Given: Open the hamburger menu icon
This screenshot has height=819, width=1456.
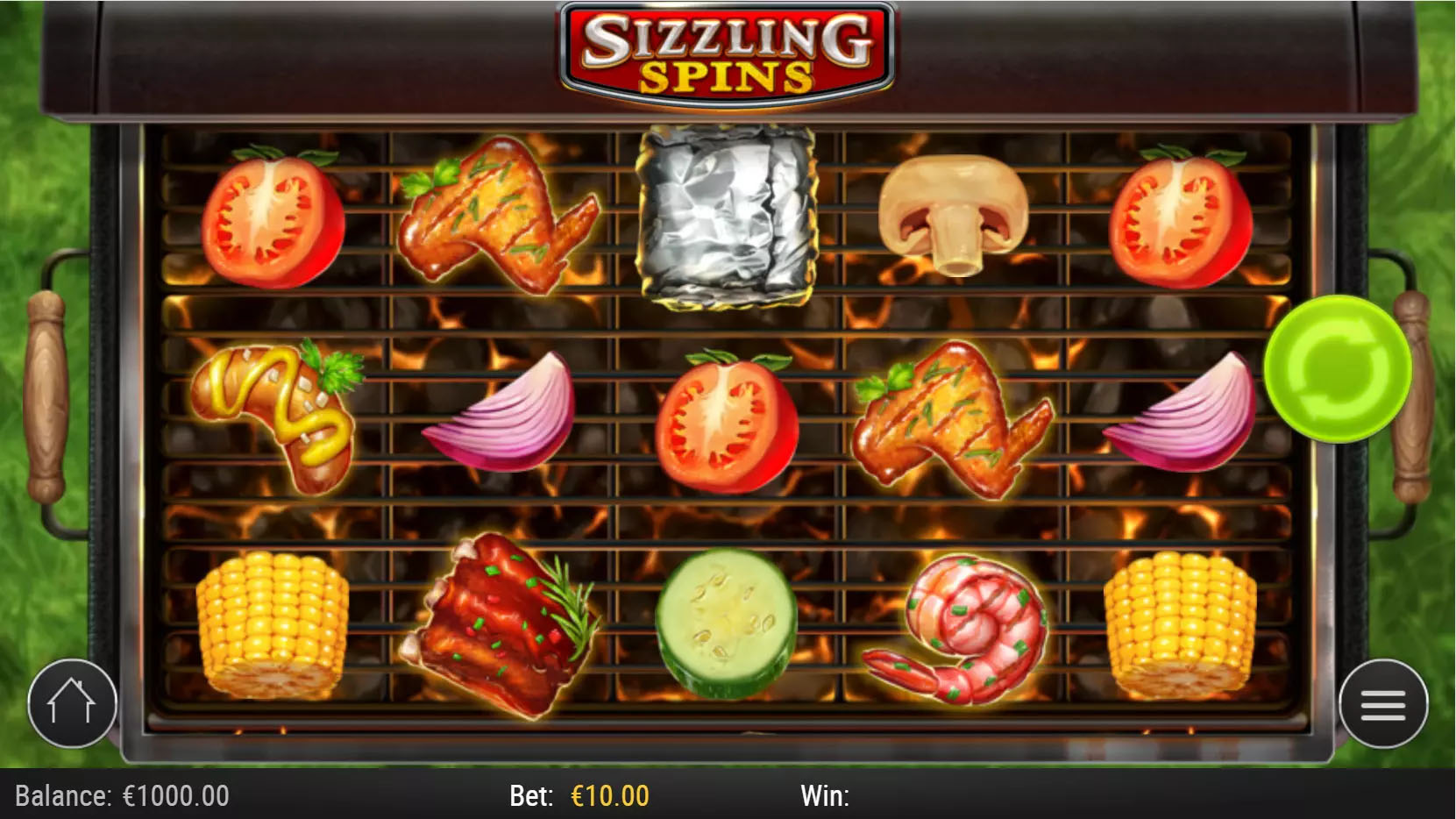Looking at the screenshot, I should click(x=1382, y=702).
